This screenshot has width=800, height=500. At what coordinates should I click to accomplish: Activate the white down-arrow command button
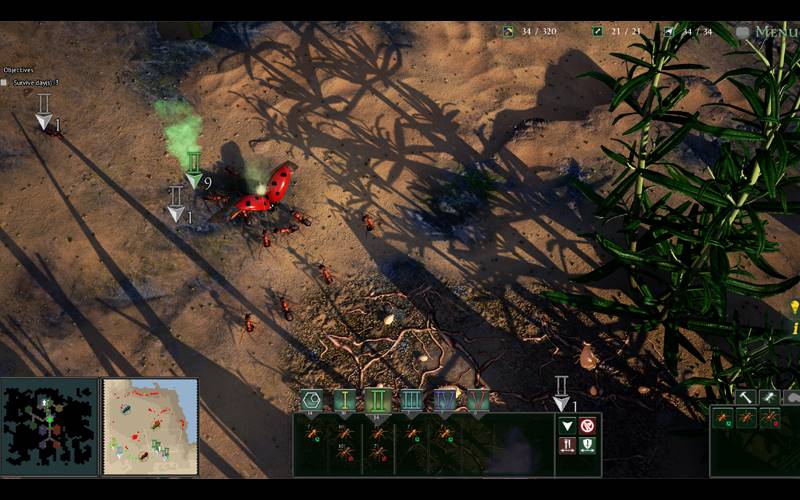567,426
